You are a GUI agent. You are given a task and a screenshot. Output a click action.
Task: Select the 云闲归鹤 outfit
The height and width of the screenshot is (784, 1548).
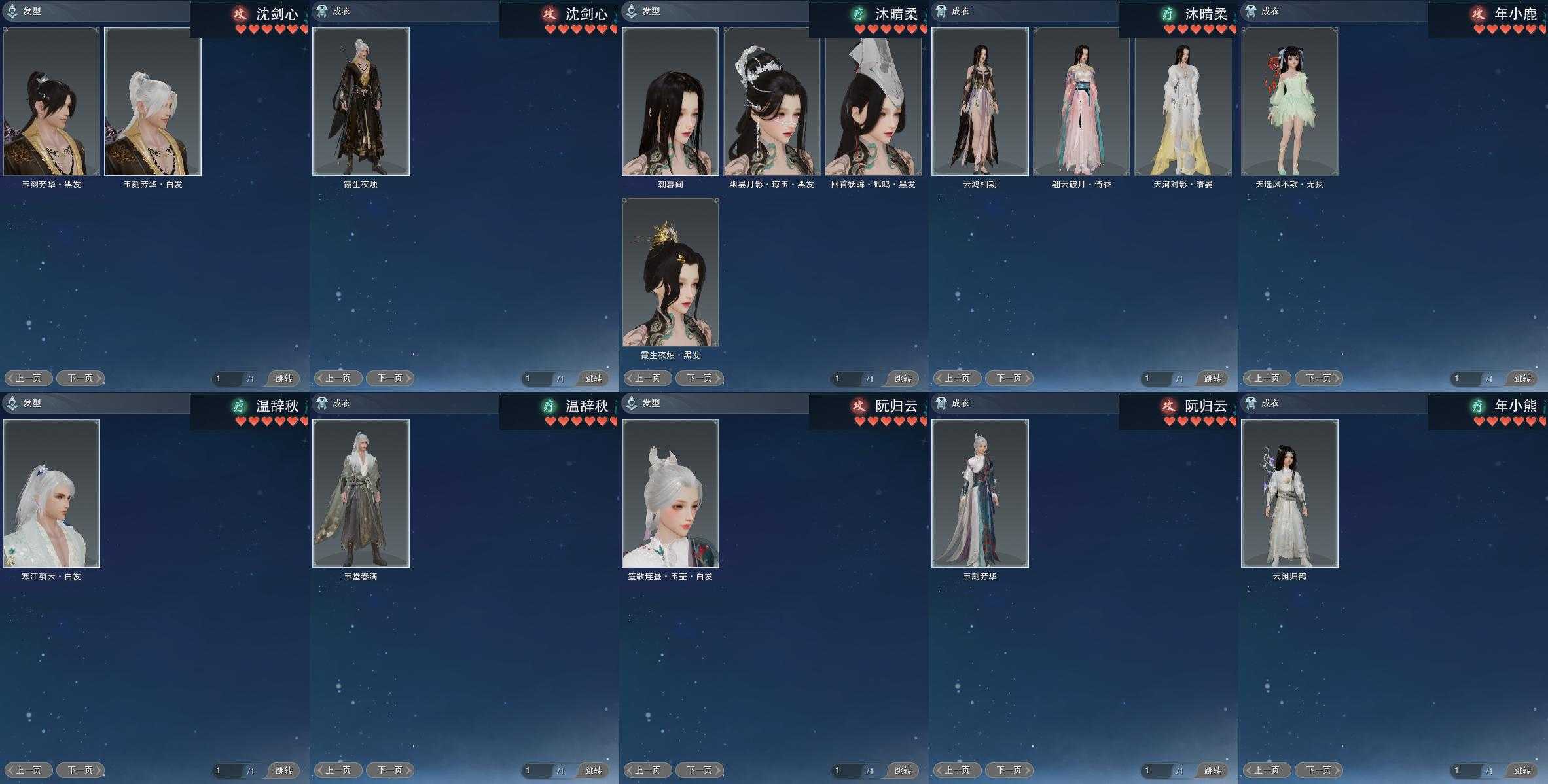[1289, 493]
